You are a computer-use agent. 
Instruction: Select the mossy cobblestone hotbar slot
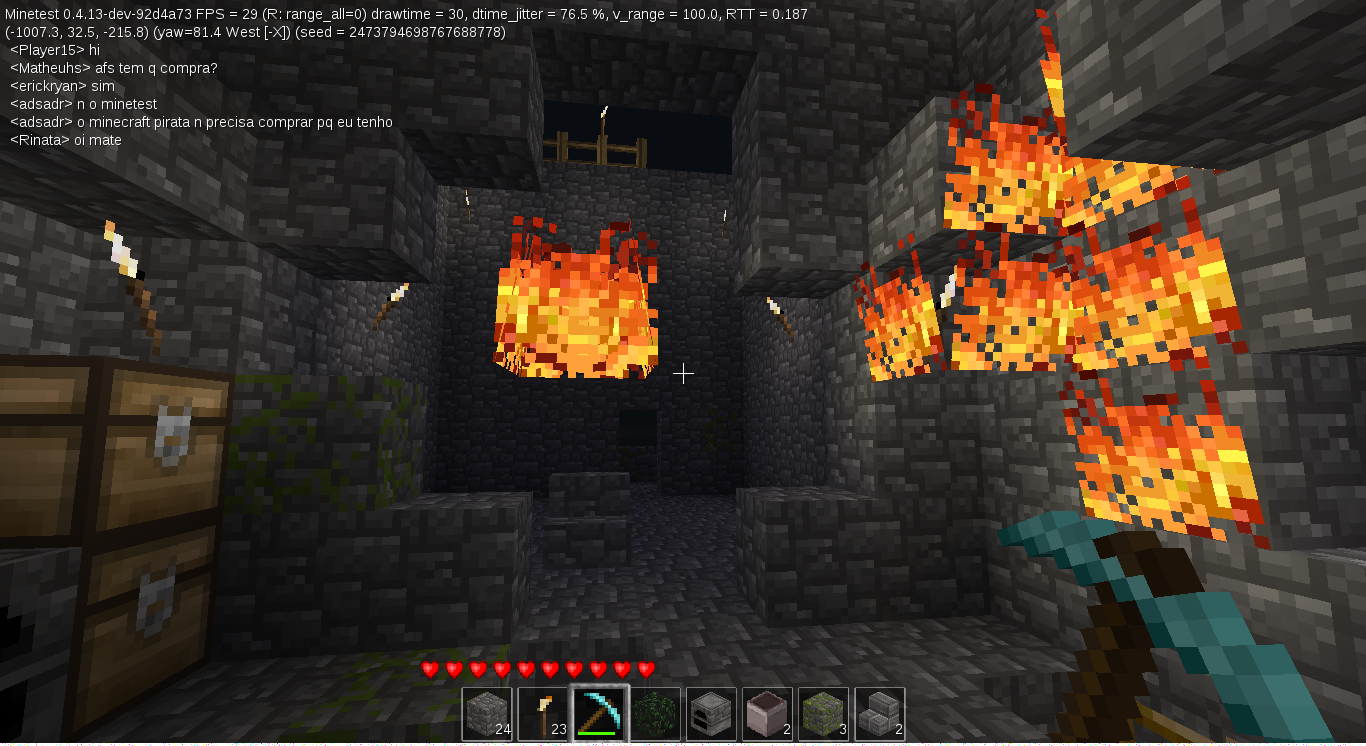click(x=823, y=711)
